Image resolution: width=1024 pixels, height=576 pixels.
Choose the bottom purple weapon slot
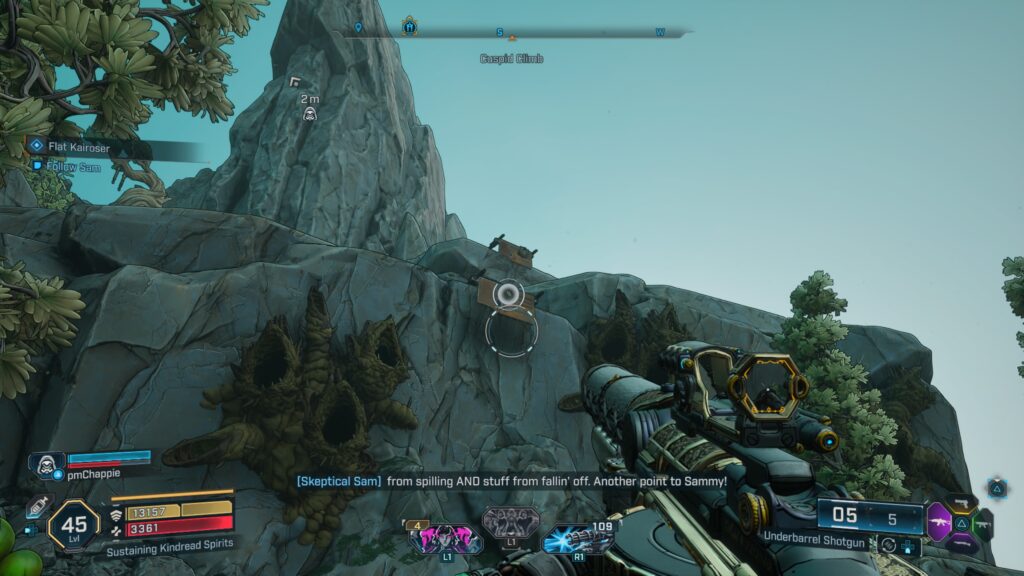tap(962, 543)
